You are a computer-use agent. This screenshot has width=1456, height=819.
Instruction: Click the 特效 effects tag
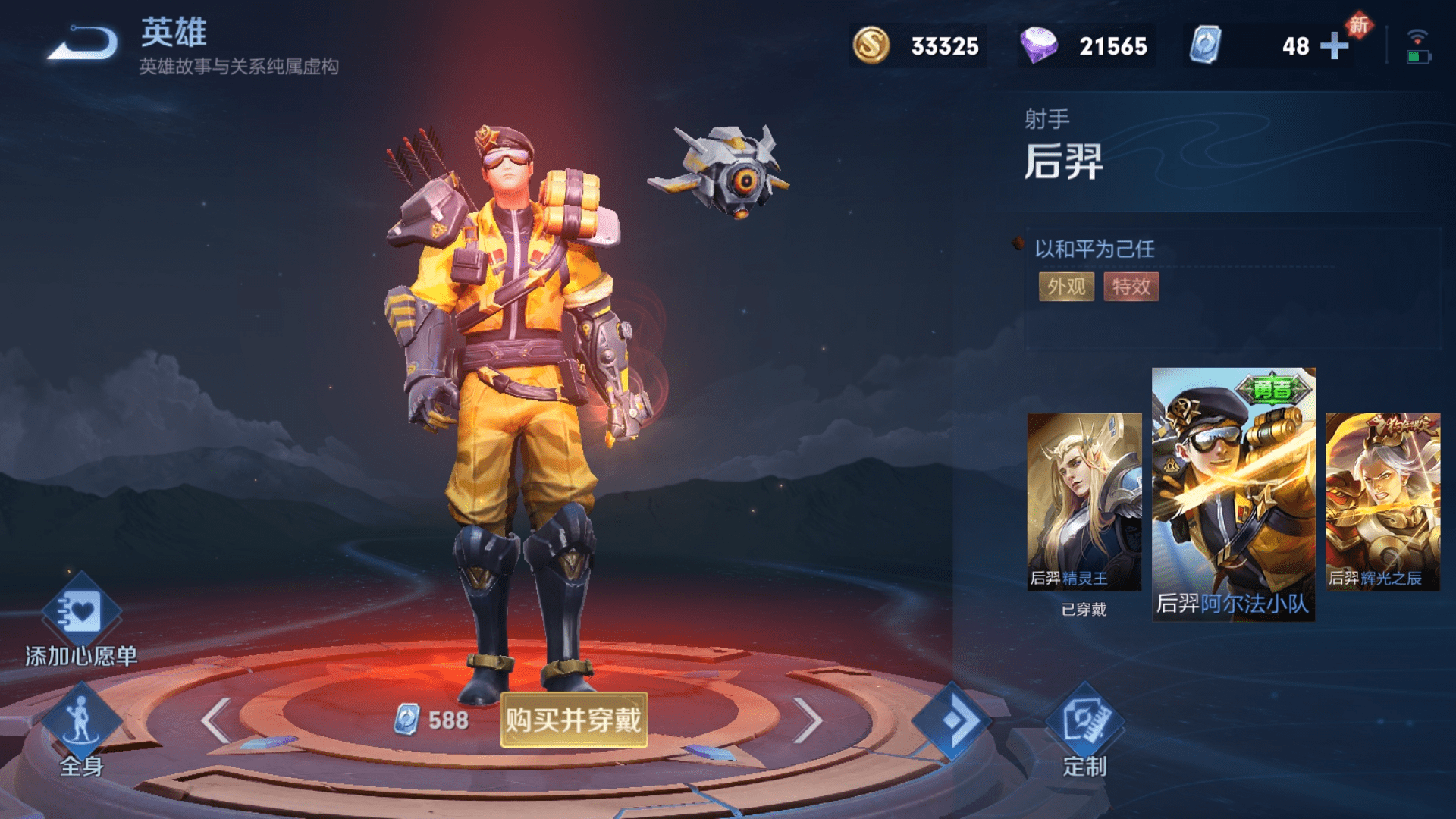(1131, 287)
